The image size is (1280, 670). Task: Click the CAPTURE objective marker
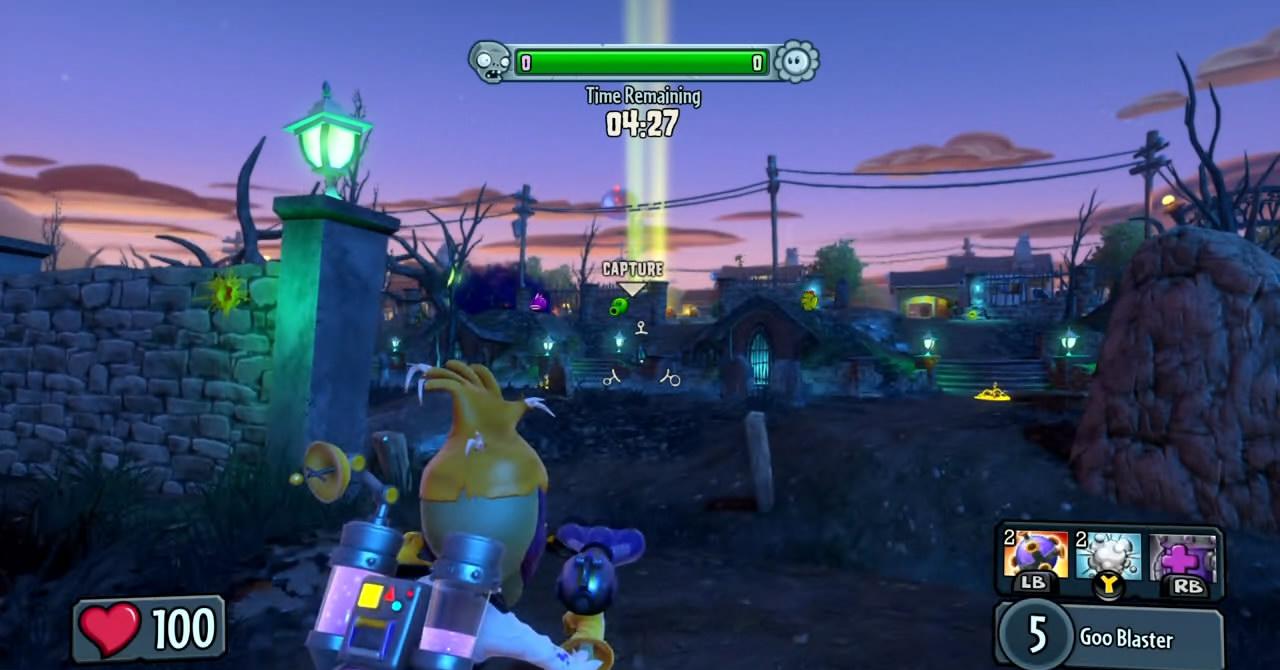point(632,272)
